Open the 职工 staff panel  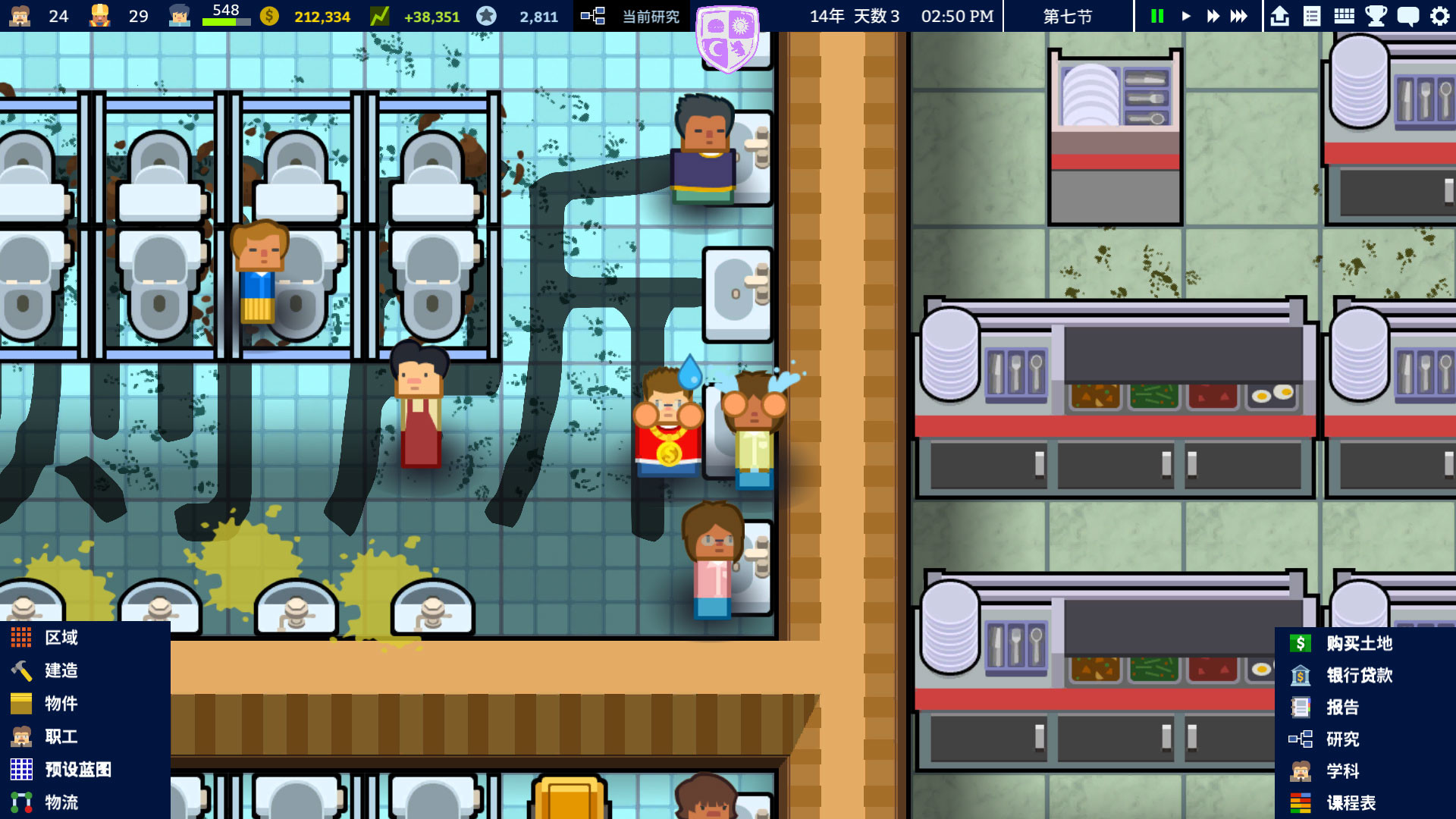click(58, 736)
